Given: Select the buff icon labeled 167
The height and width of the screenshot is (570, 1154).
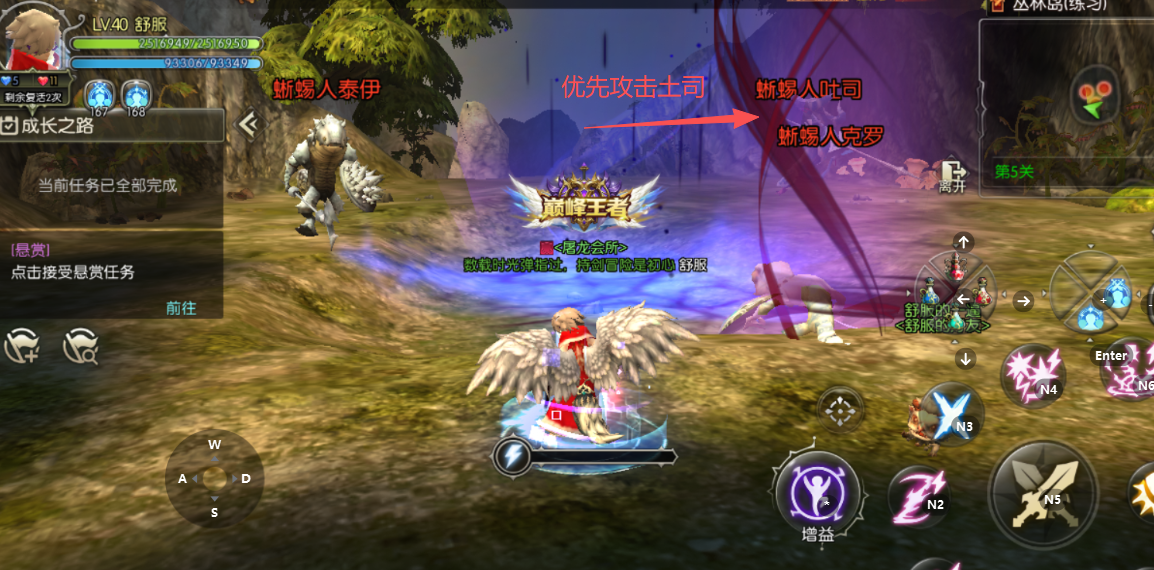Looking at the screenshot, I should coord(98,97).
